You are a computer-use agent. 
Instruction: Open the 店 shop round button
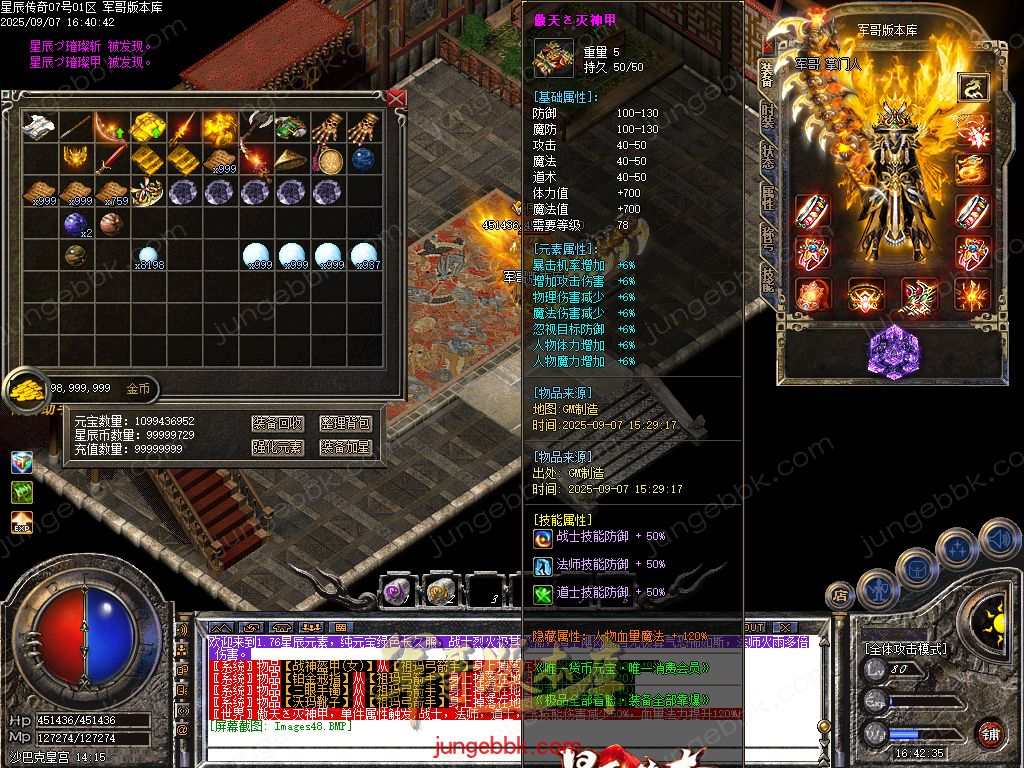840,597
